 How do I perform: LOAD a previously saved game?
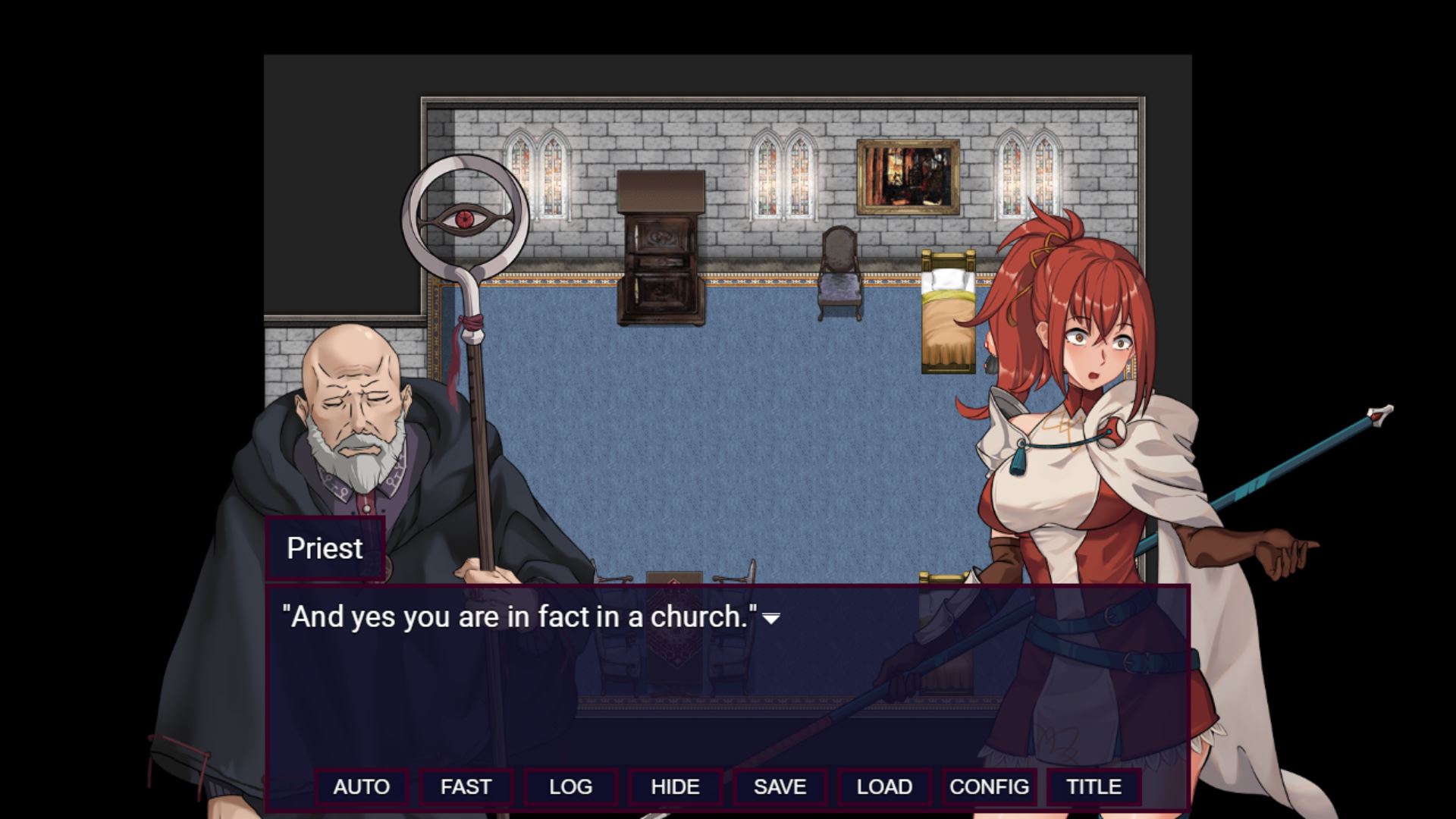point(884,786)
